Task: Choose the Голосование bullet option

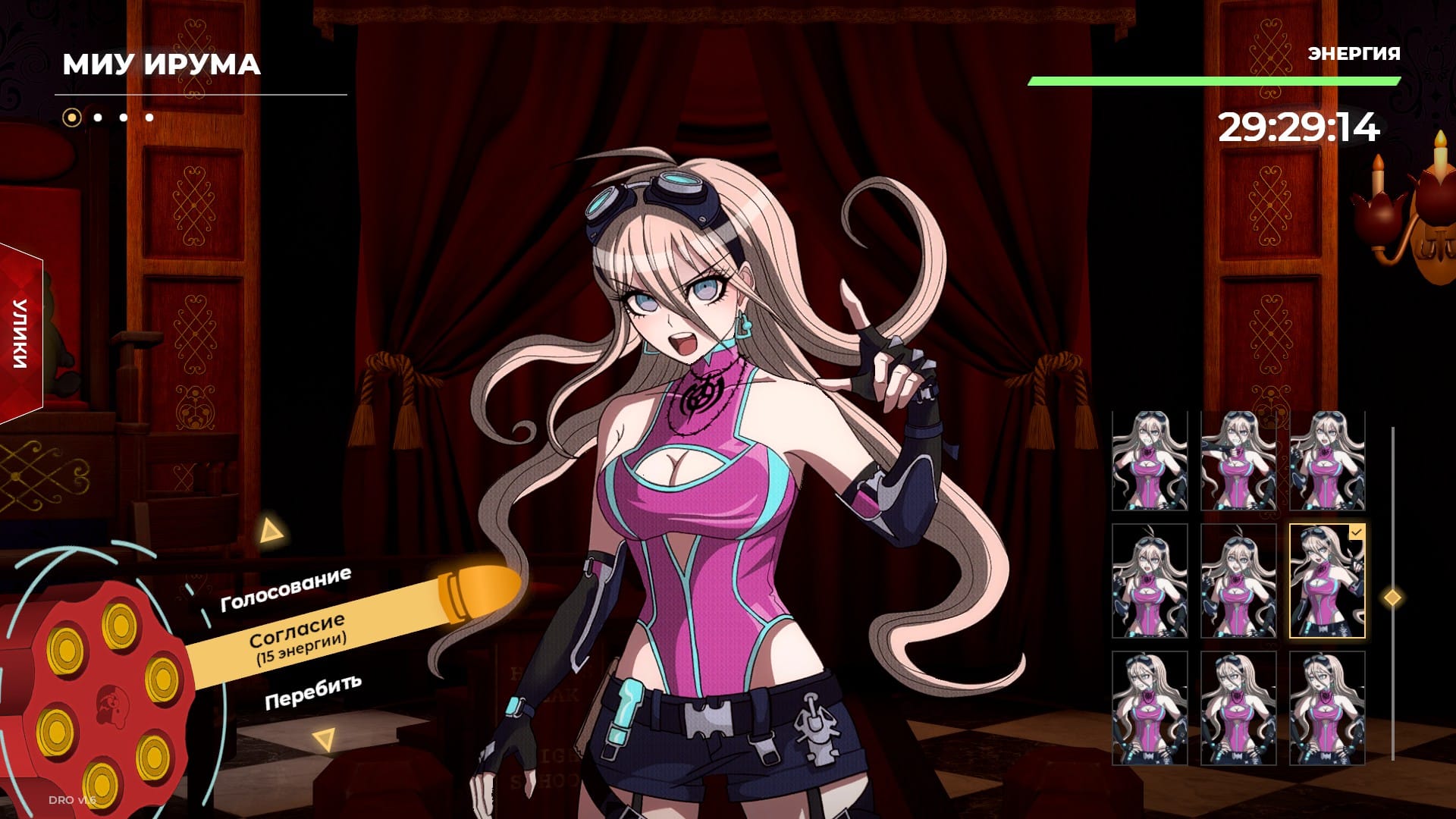Action: [x=285, y=589]
